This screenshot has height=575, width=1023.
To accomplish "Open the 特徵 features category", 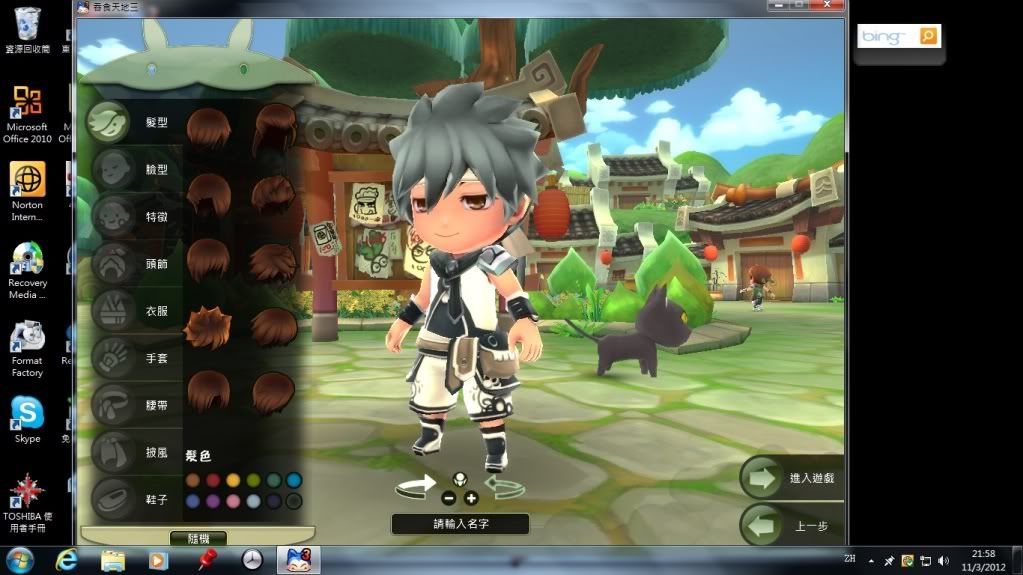I will [x=110, y=216].
